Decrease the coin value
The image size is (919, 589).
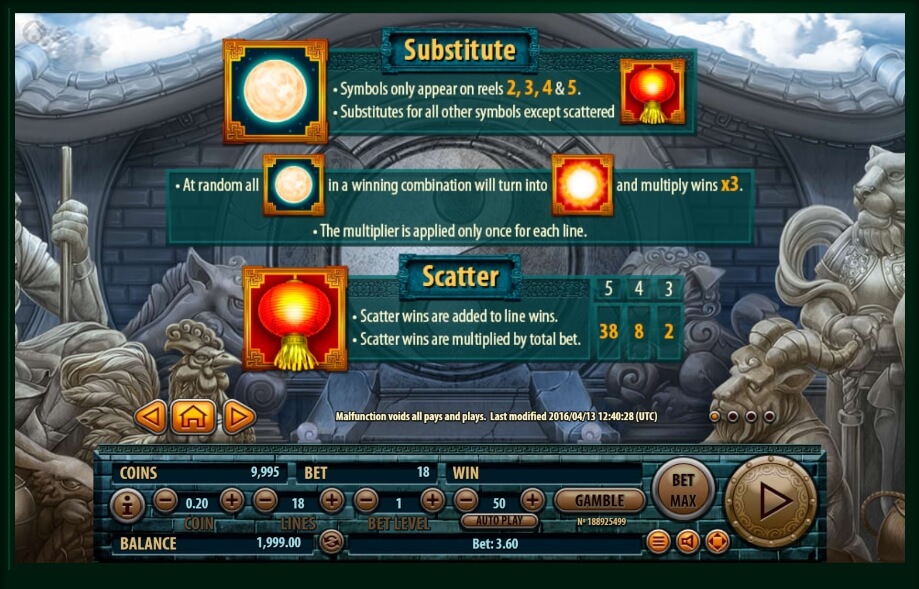click(166, 500)
